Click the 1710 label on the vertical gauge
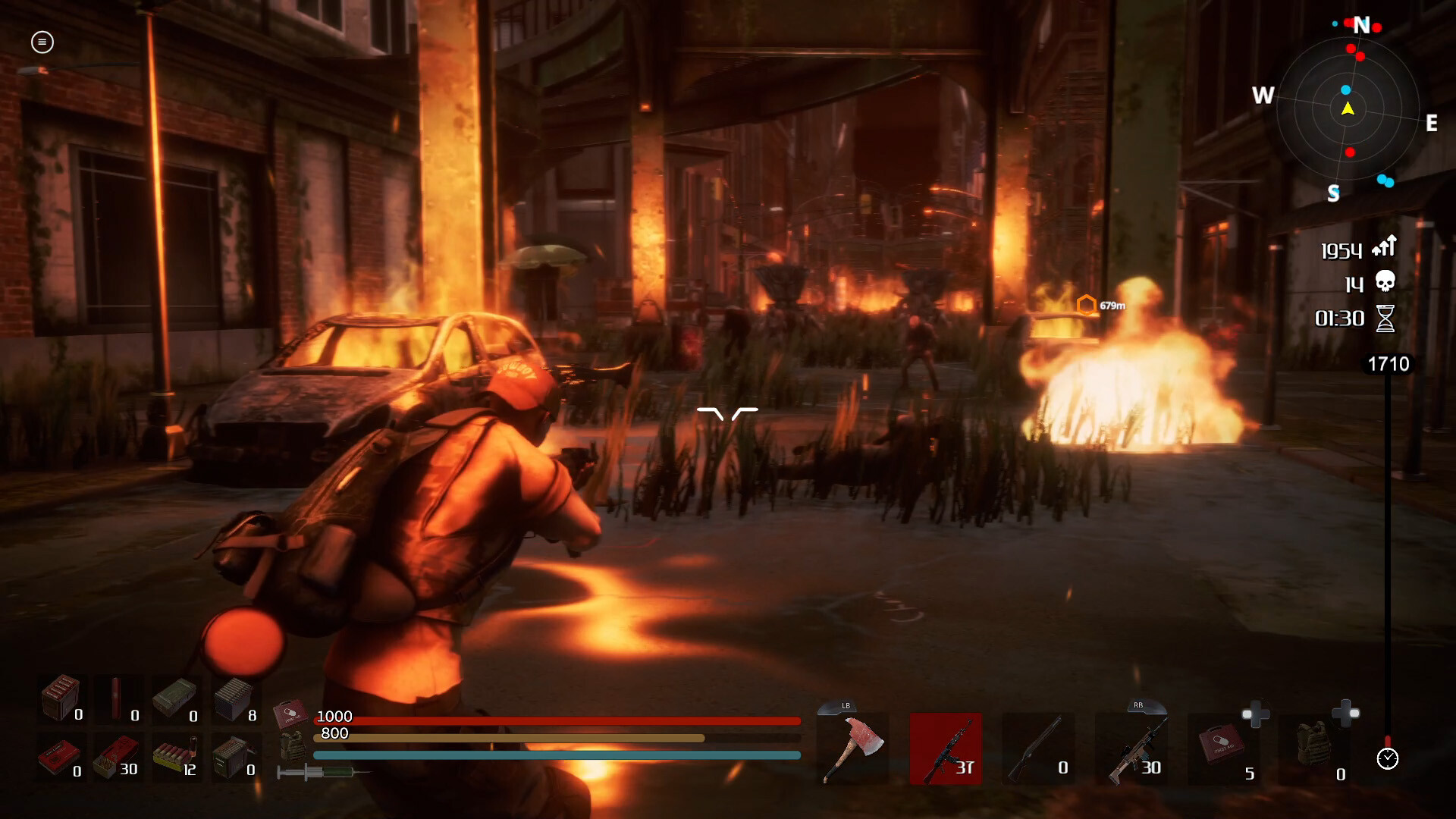Viewport: 1456px width, 819px height. click(x=1390, y=364)
